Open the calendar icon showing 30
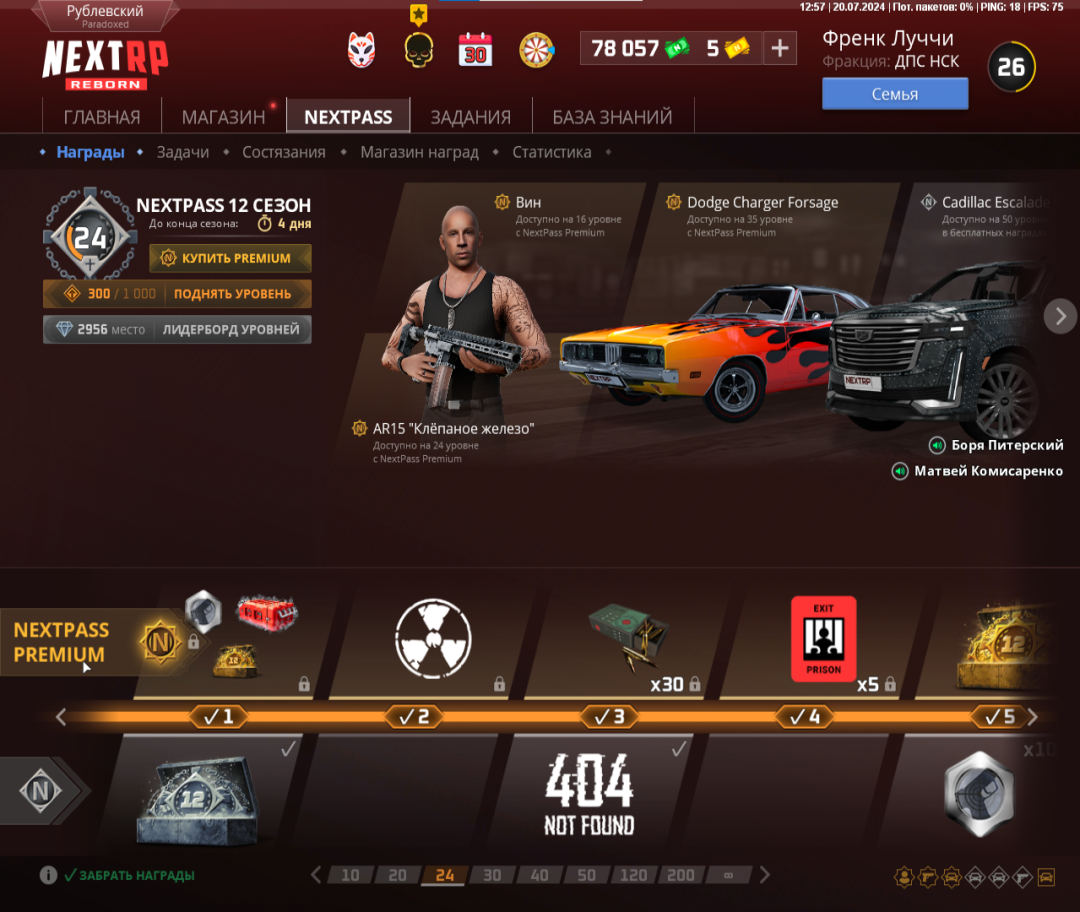The width and height of the screenshot is (1080, 912). click(475, 49)
